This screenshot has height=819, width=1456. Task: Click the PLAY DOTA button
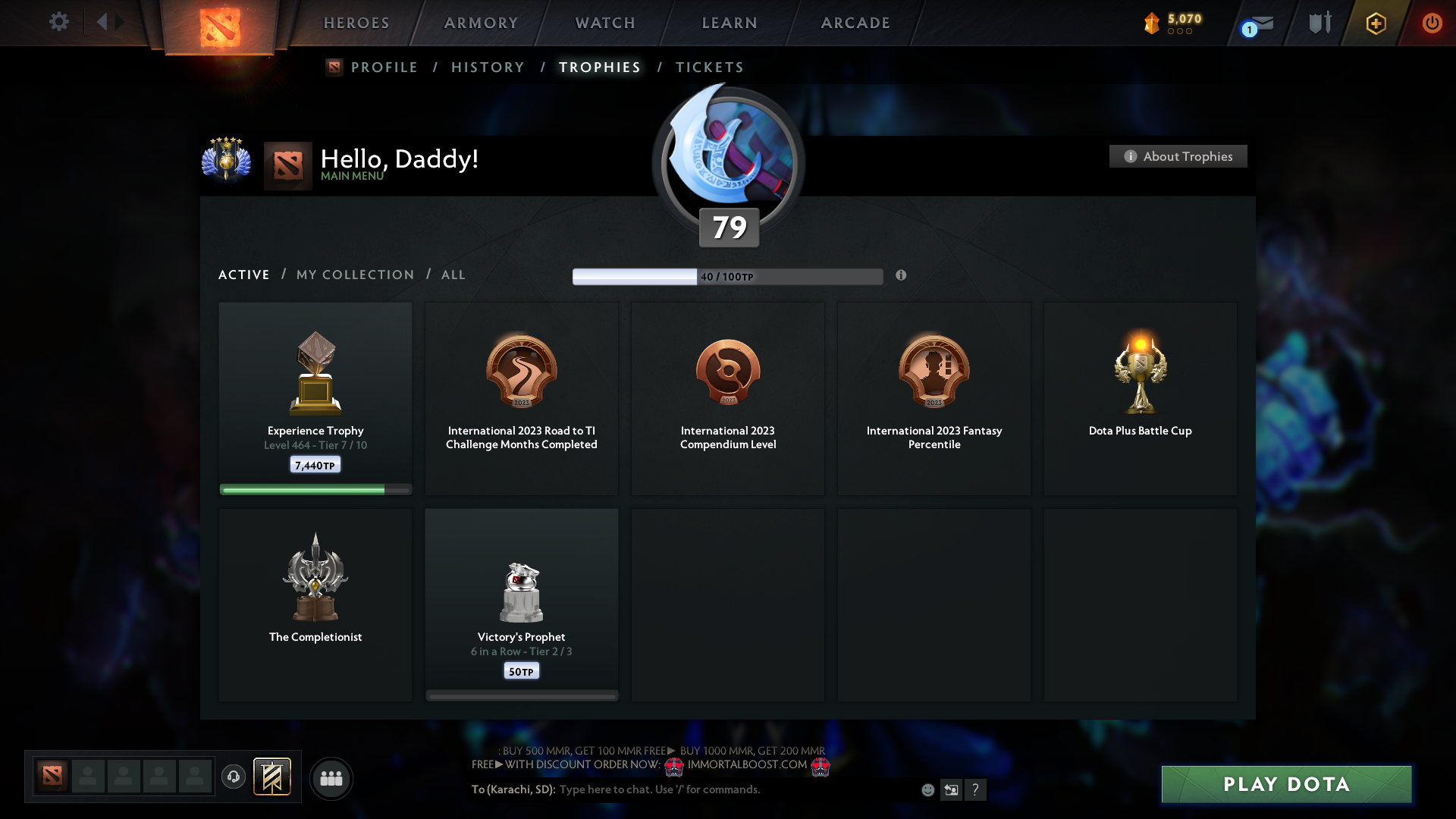[x=1285, y=784]
